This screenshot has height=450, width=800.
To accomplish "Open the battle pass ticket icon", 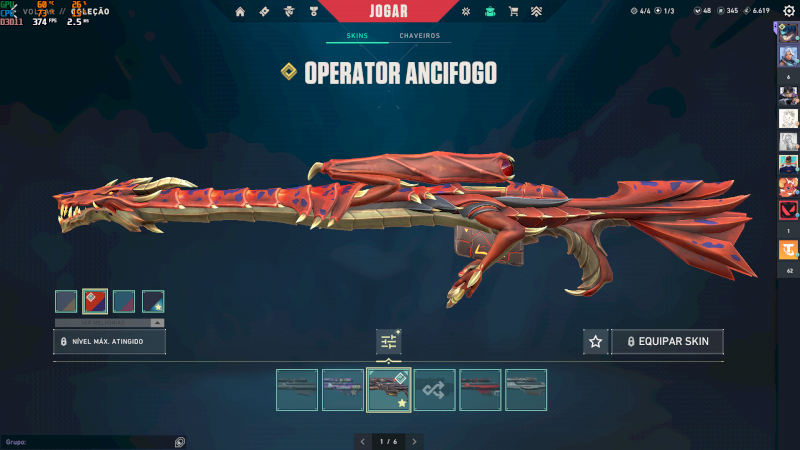I will pos(265,12).
